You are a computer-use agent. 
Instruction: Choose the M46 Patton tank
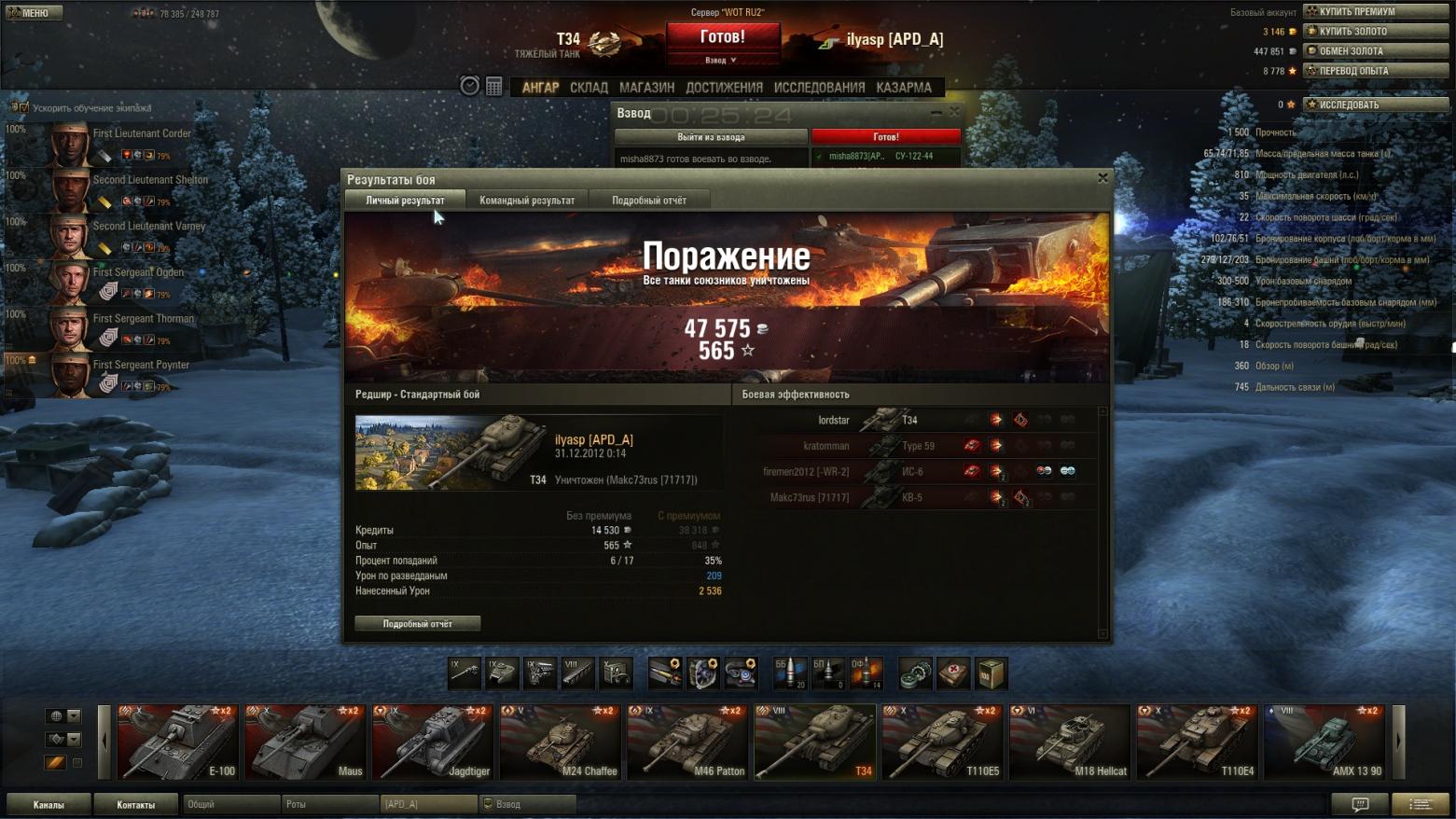coord(687,743)
